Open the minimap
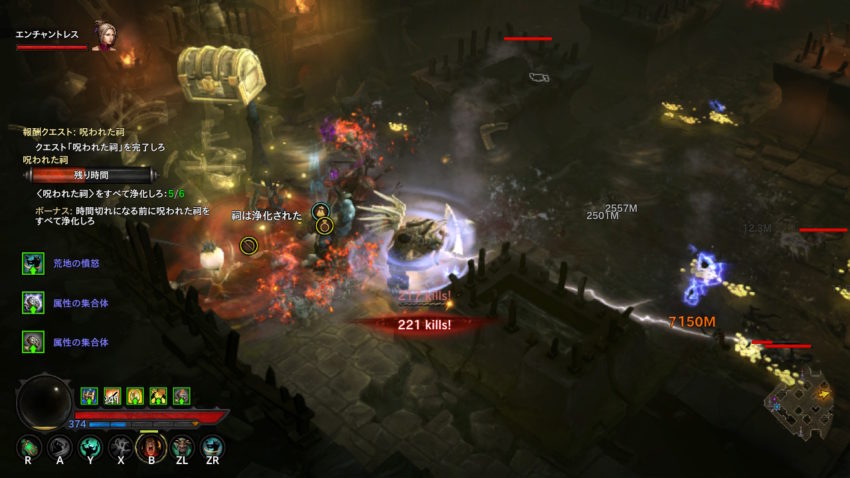The image size is (850, 478). tap(798, 402)
